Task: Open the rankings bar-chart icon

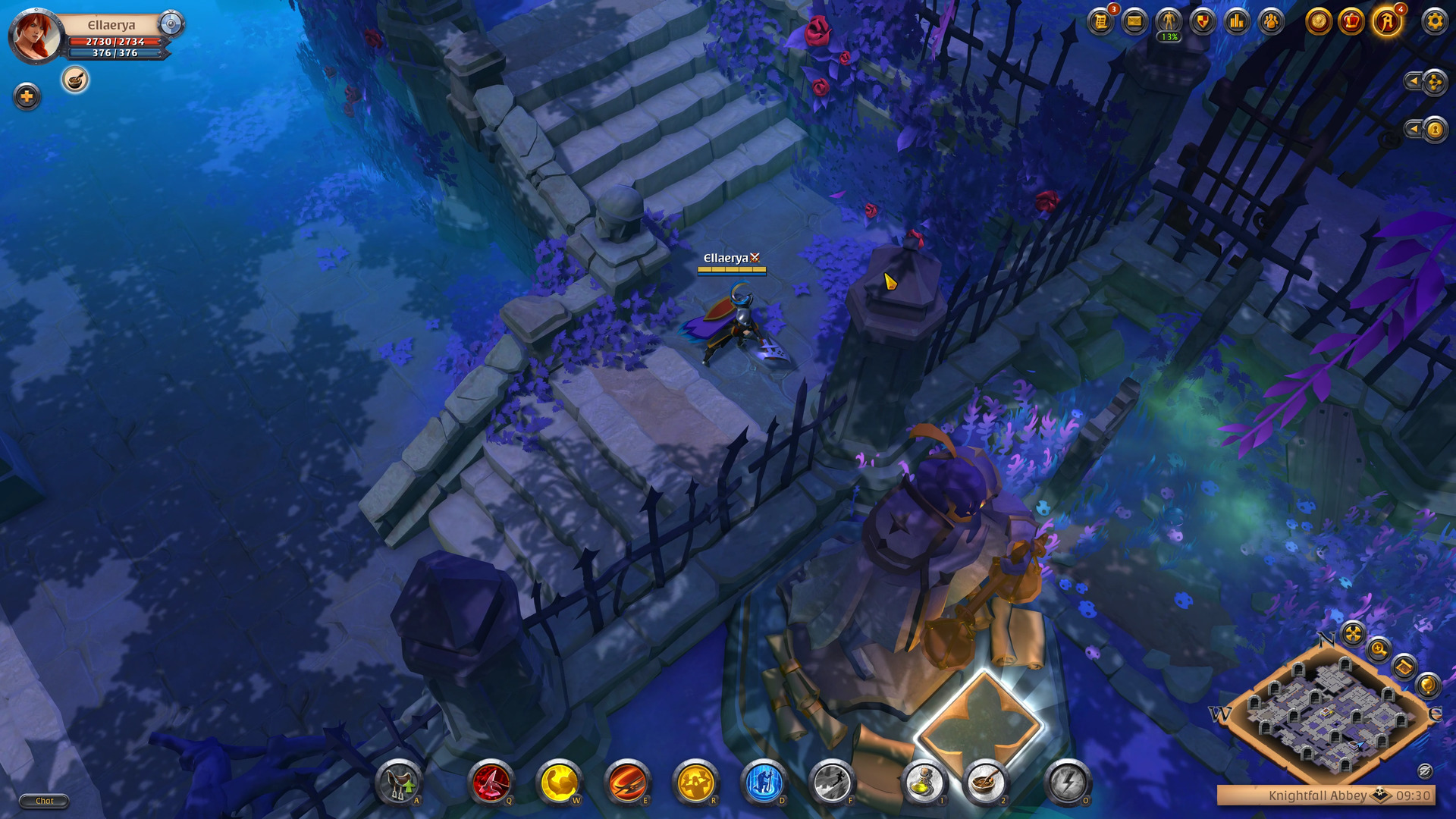Action: (1235, 22)
